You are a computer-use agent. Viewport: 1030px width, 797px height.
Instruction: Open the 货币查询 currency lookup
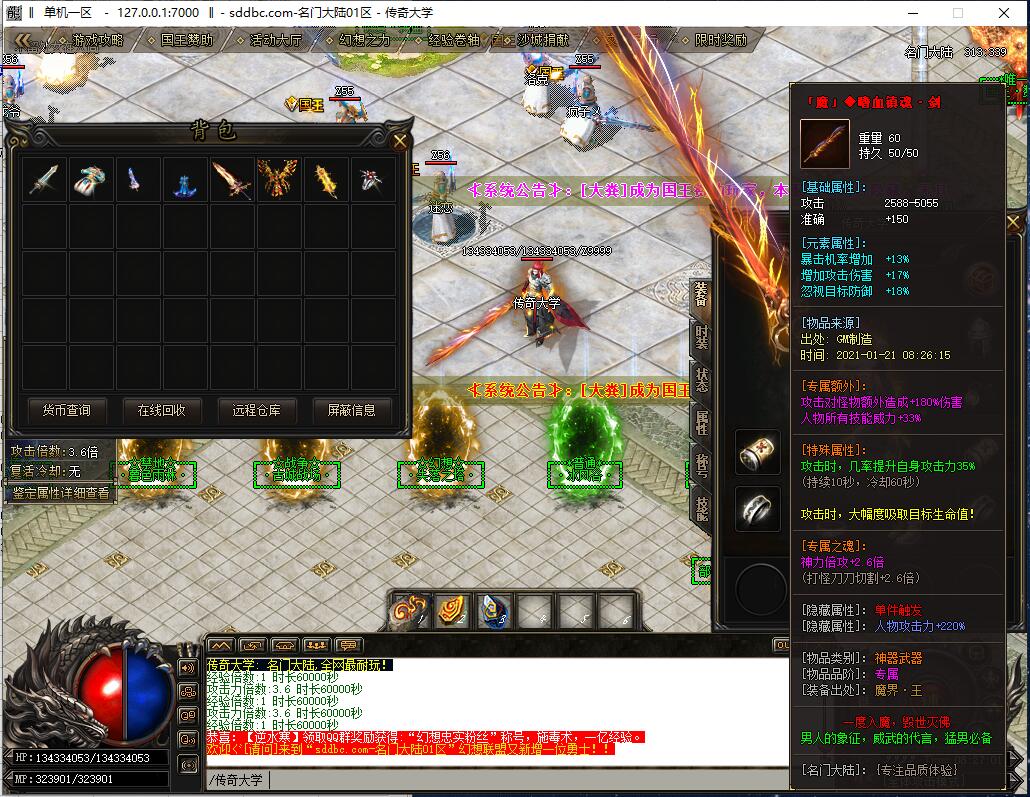pos(66,410)
